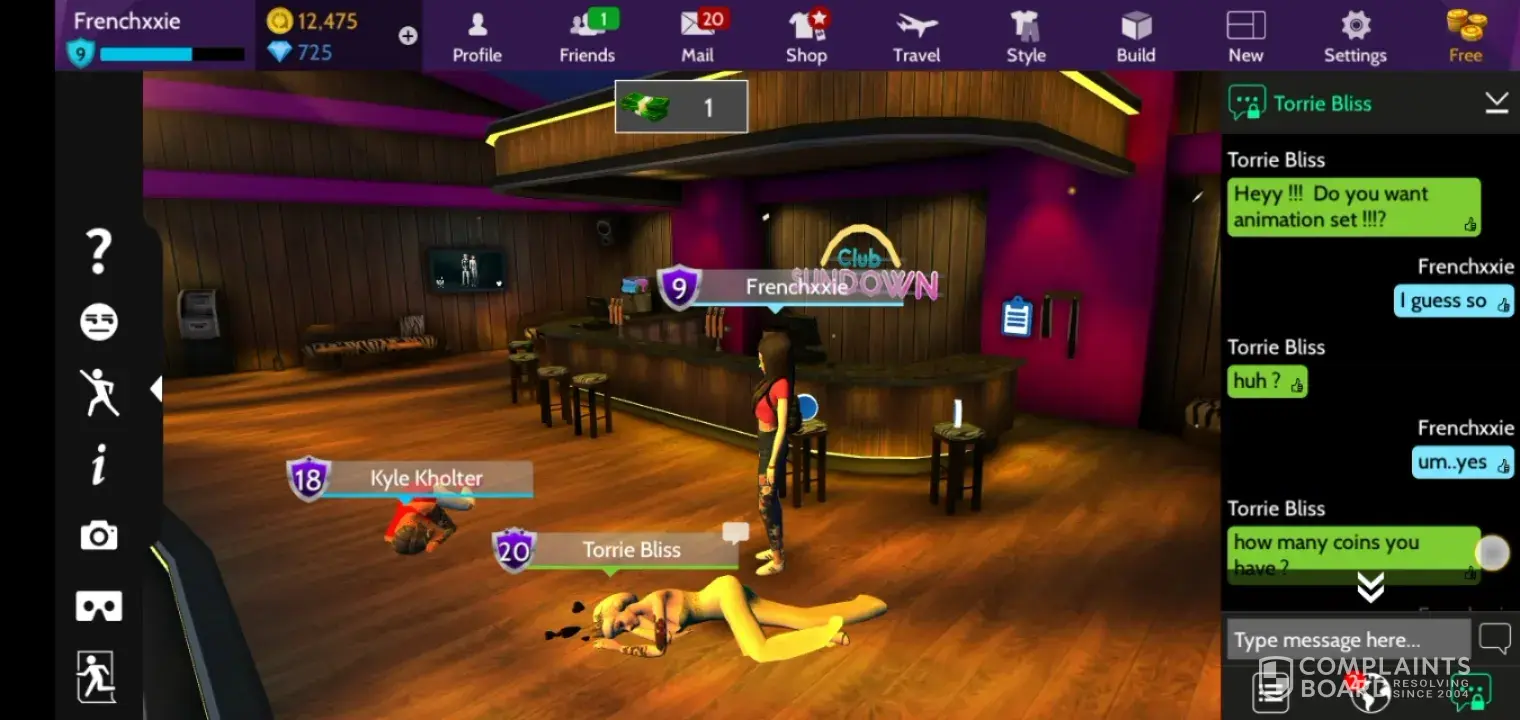
Task: Leave the room via exit icon
Action: 97,676
